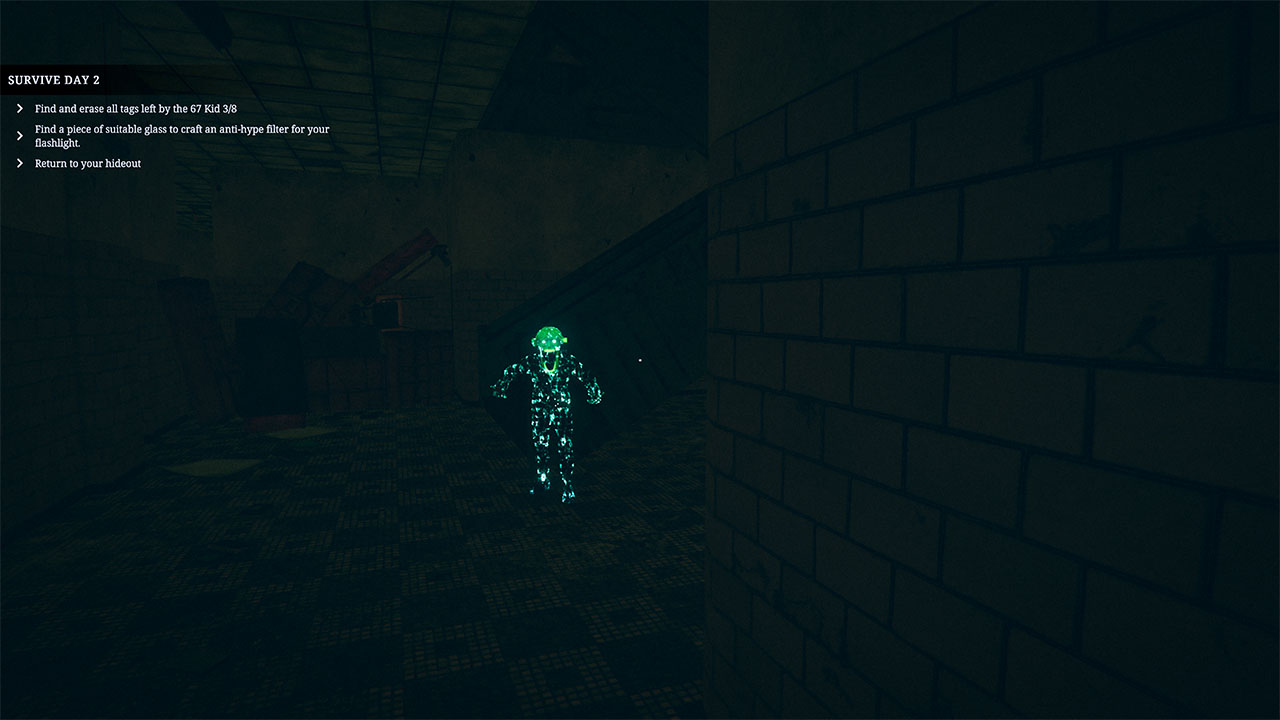
Task: Click the glowing figure's green helmet
Action: point(547,332)
